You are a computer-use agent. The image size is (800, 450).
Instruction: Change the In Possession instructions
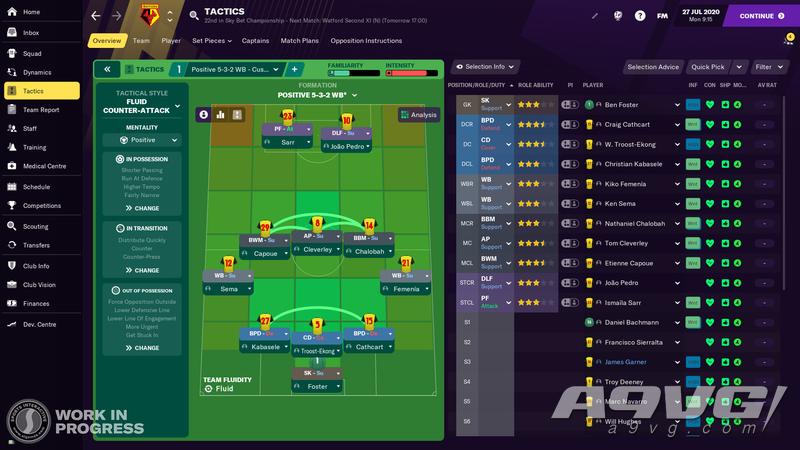141,208
